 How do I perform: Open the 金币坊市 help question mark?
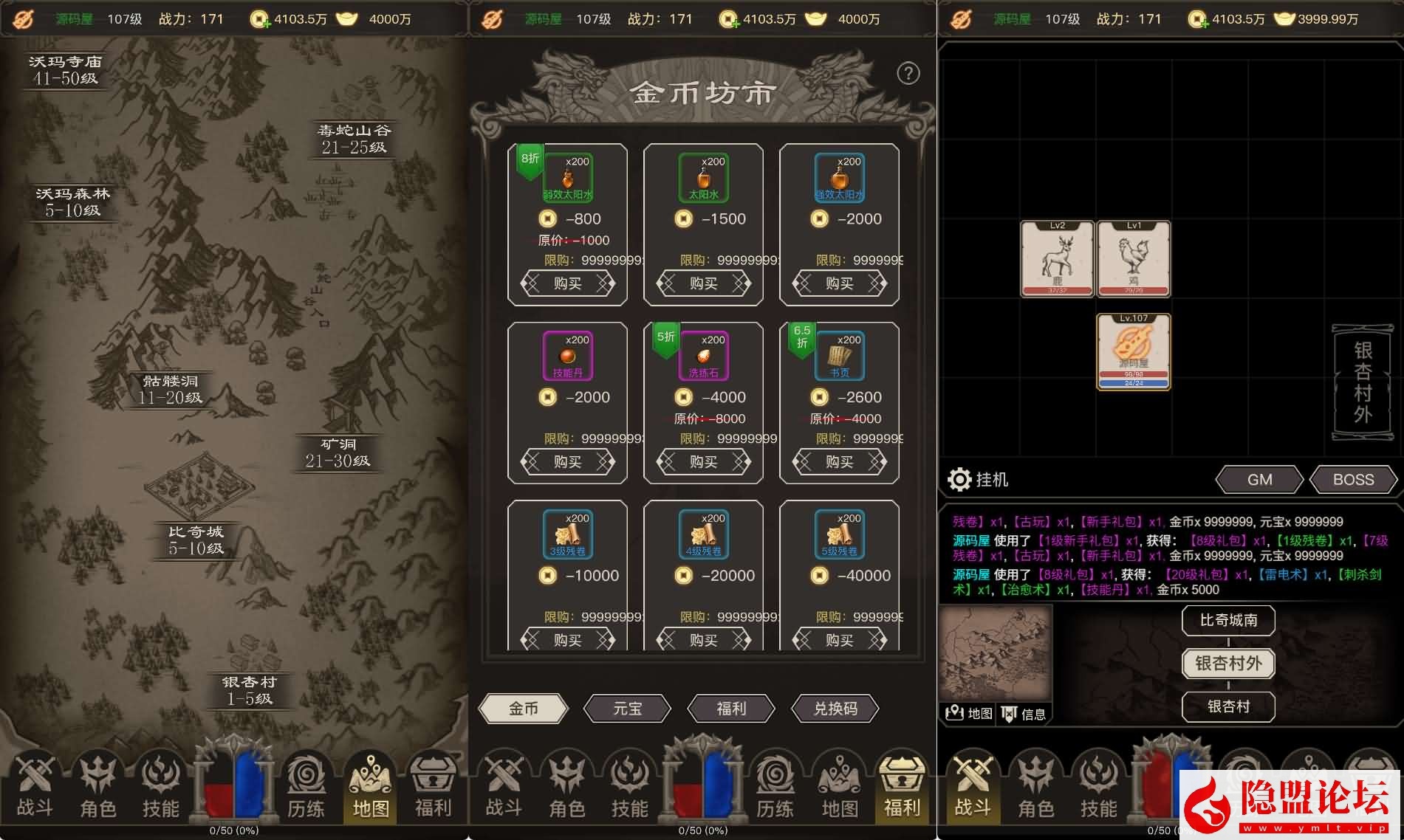[x=908, y=73]
